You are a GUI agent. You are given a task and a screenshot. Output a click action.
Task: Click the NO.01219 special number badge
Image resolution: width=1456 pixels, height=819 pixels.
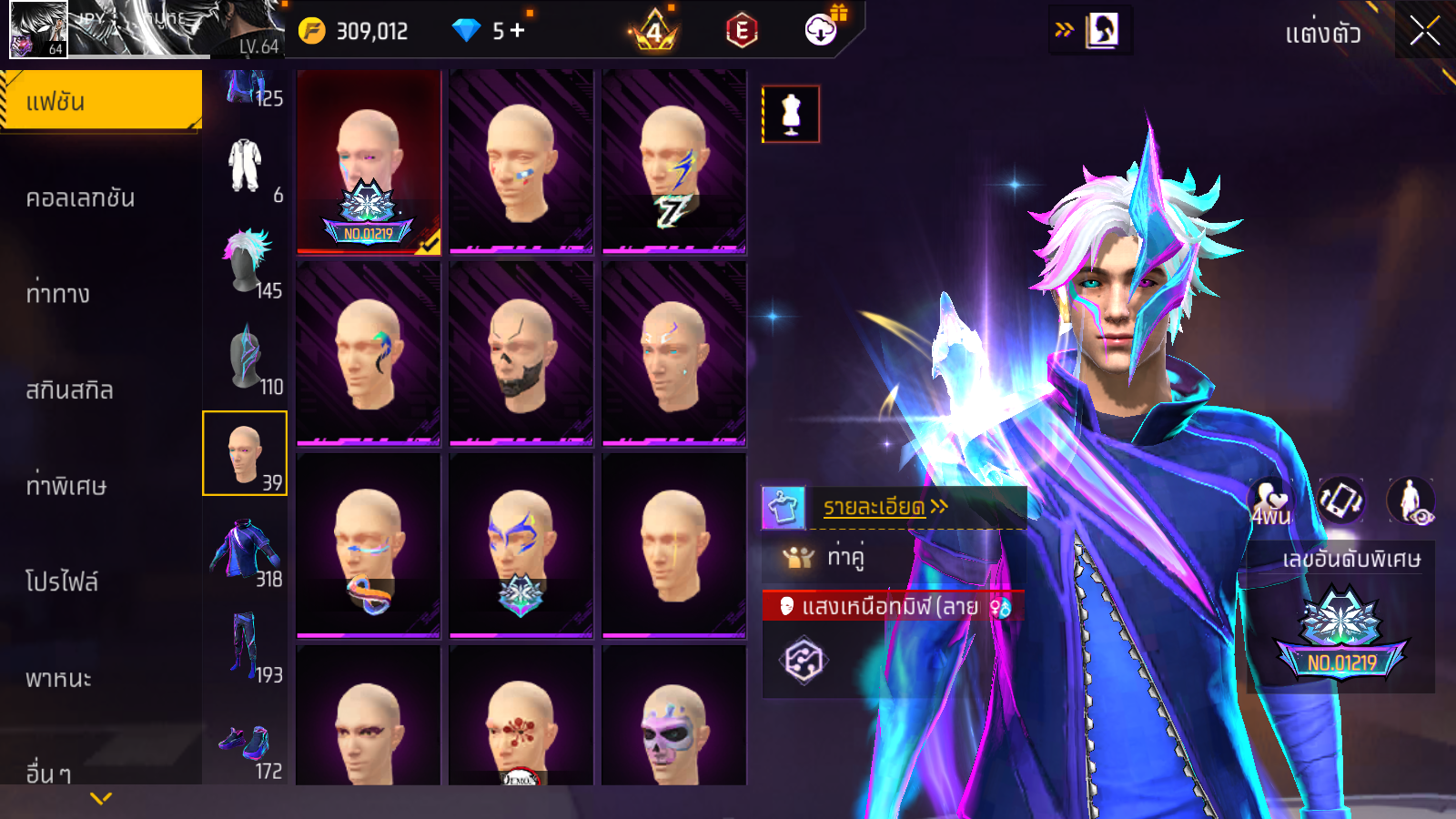pos(1341,637)
